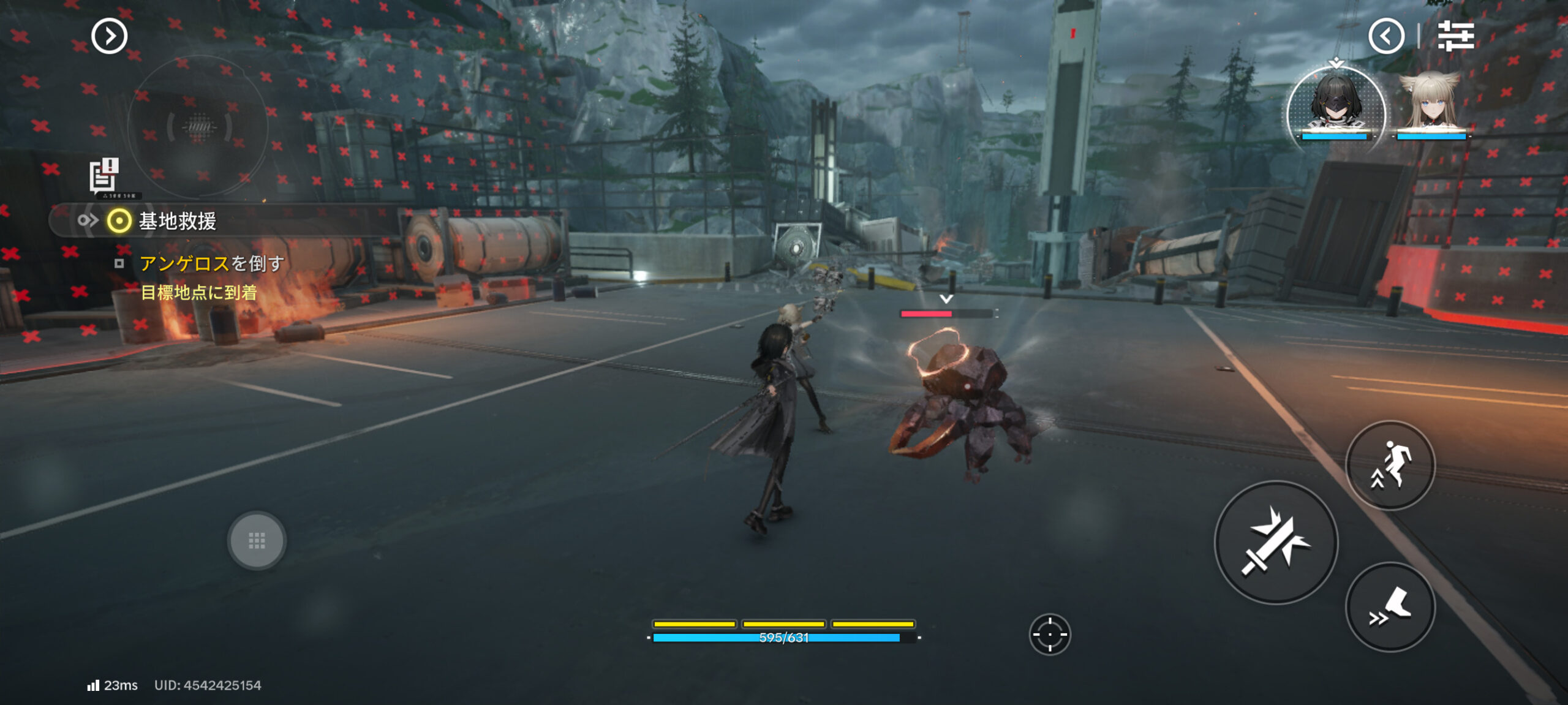1568x705 pixels.
Task: Toggle the crosshair target lock button
Action: click(x=1050, y=635)
